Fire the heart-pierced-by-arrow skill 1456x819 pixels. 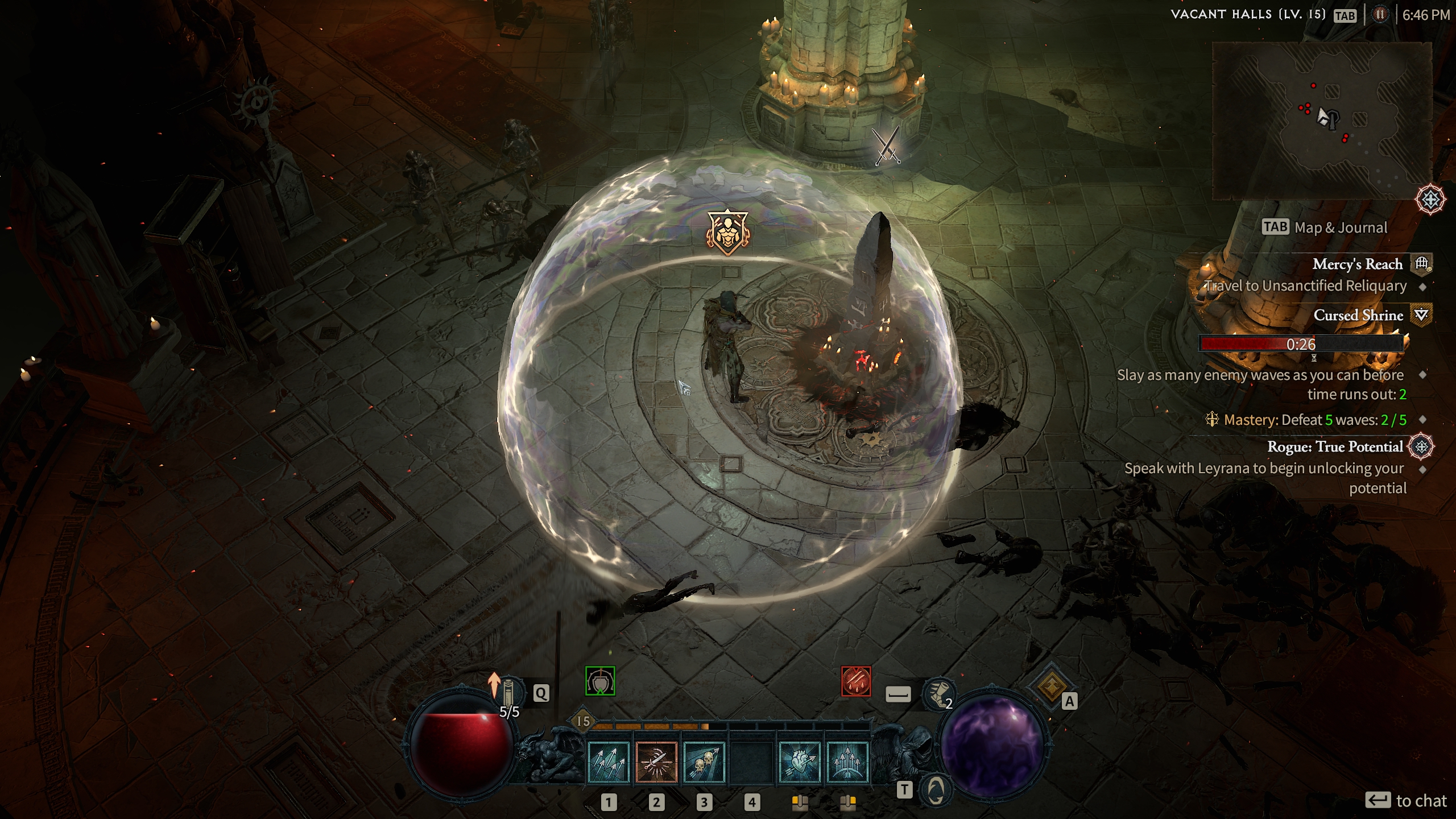(x=800, y=762)
